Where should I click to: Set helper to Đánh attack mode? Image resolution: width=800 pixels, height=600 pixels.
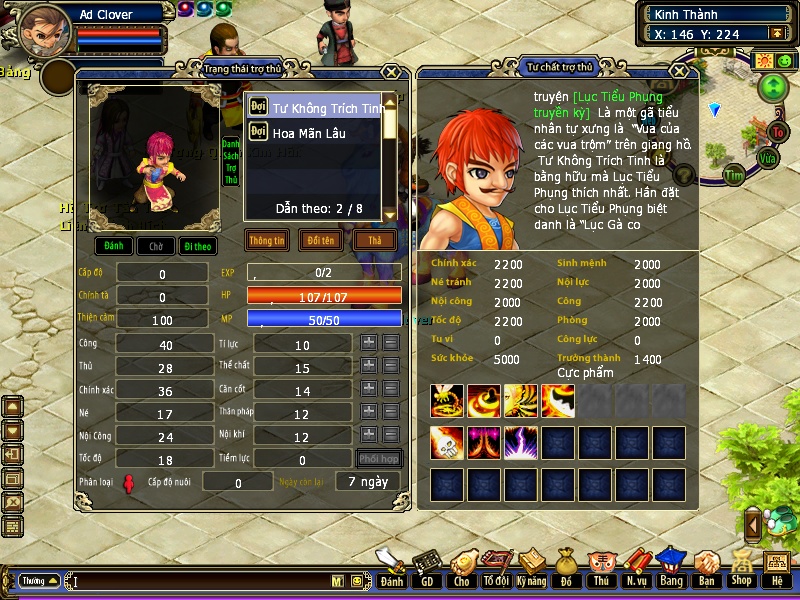pos(114,246)
